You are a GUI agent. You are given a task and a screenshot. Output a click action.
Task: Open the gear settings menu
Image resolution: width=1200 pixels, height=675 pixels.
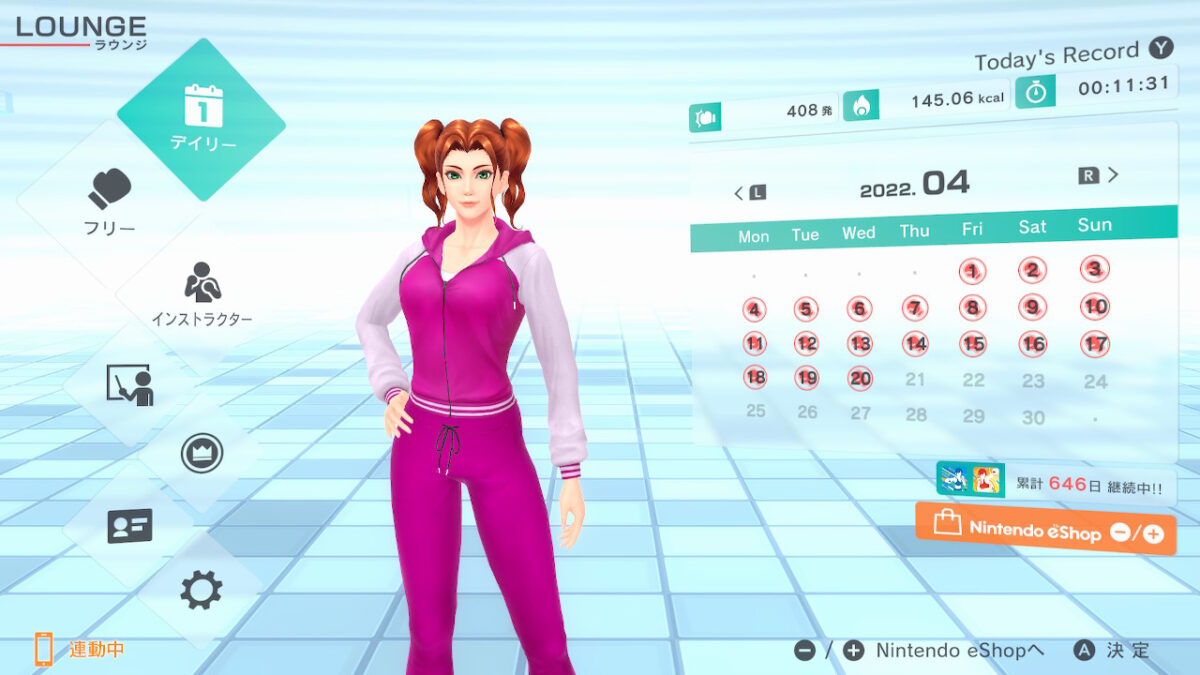201,590
